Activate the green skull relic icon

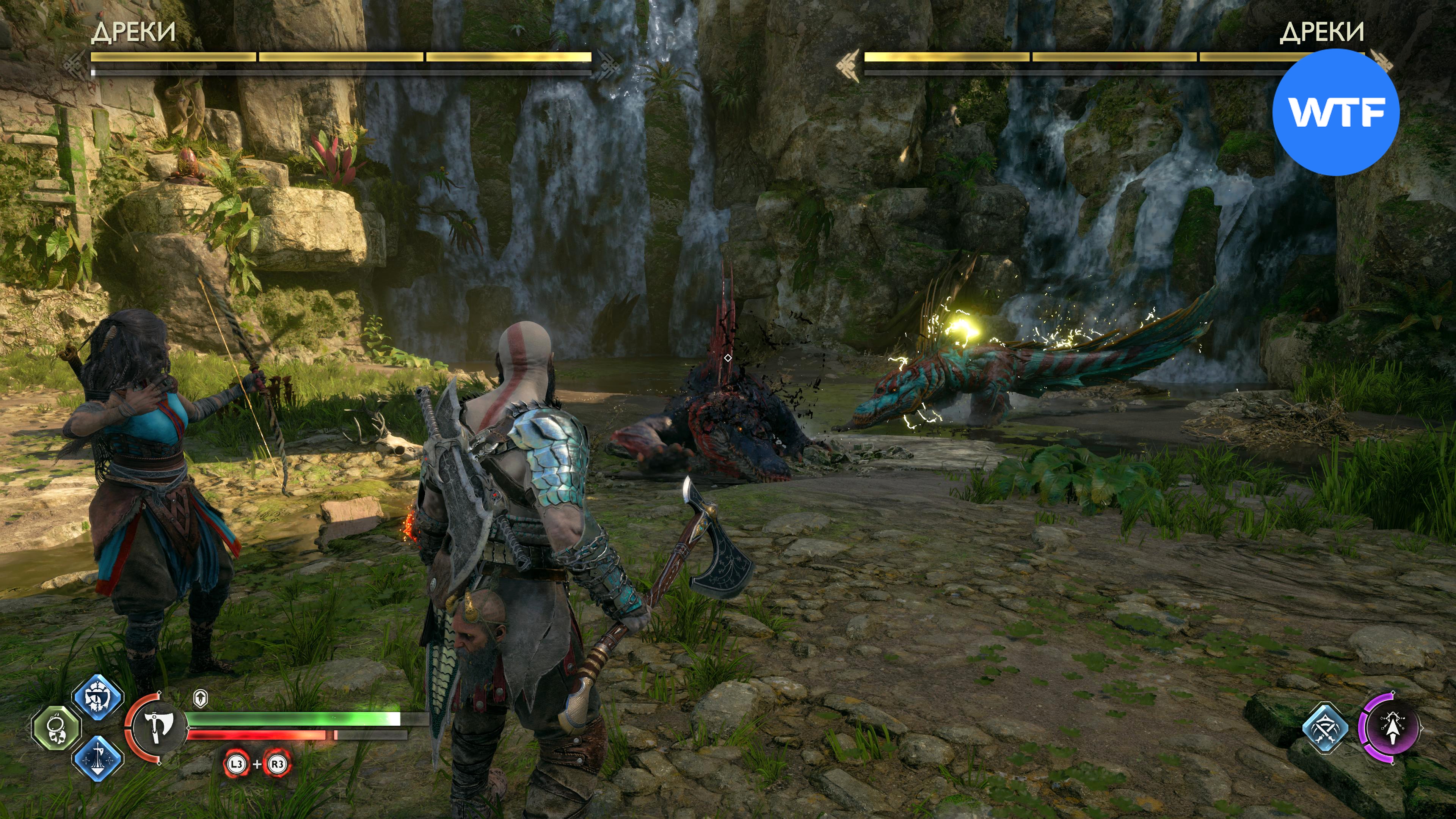point(56,728)
